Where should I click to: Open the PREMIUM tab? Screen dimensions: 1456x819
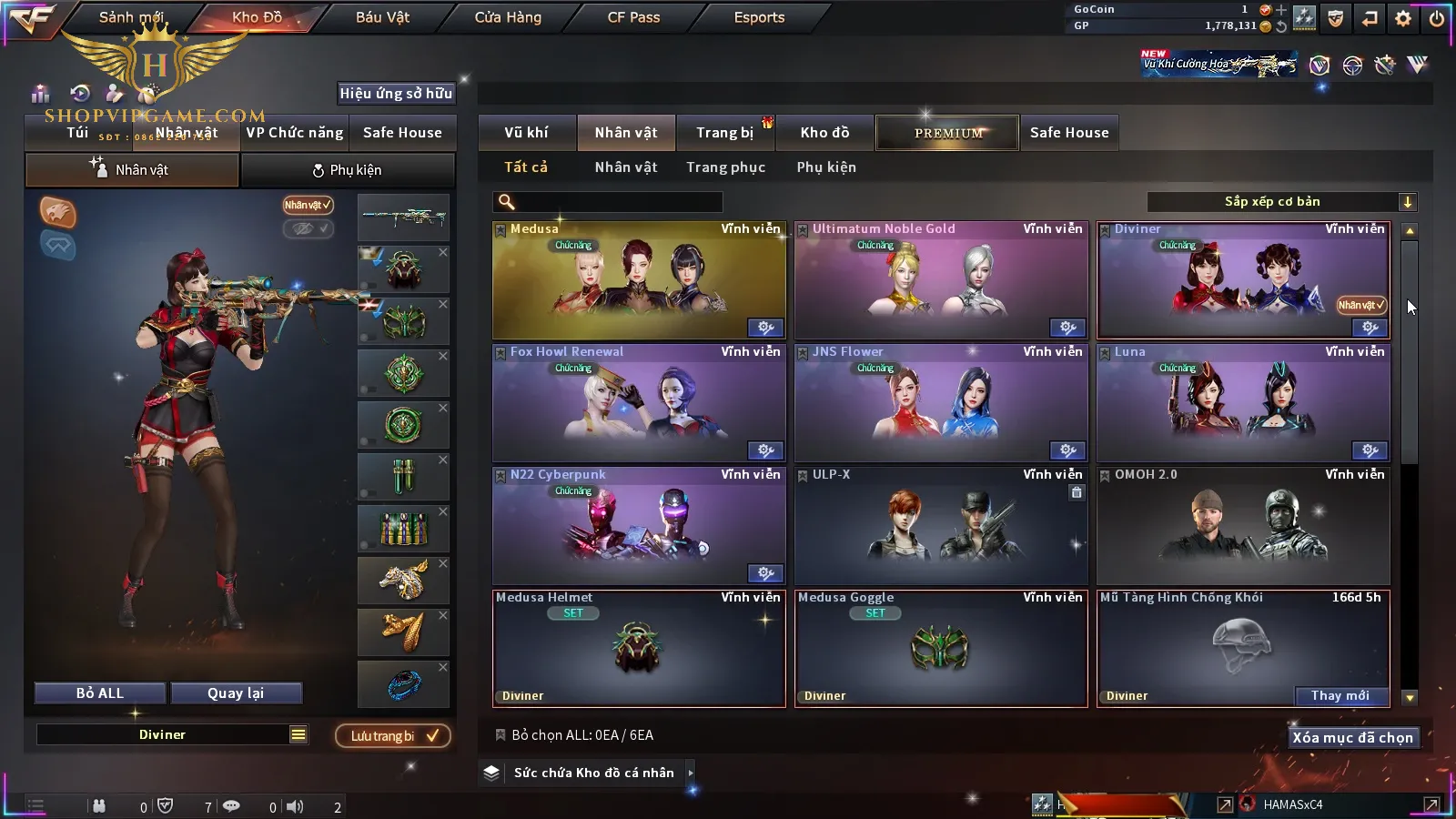coord(947,133)
